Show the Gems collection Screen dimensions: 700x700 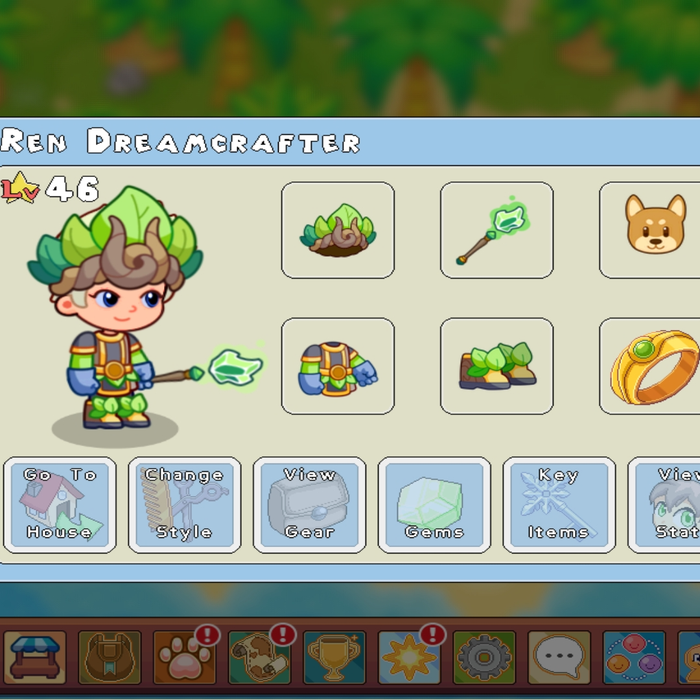[434, 505]
